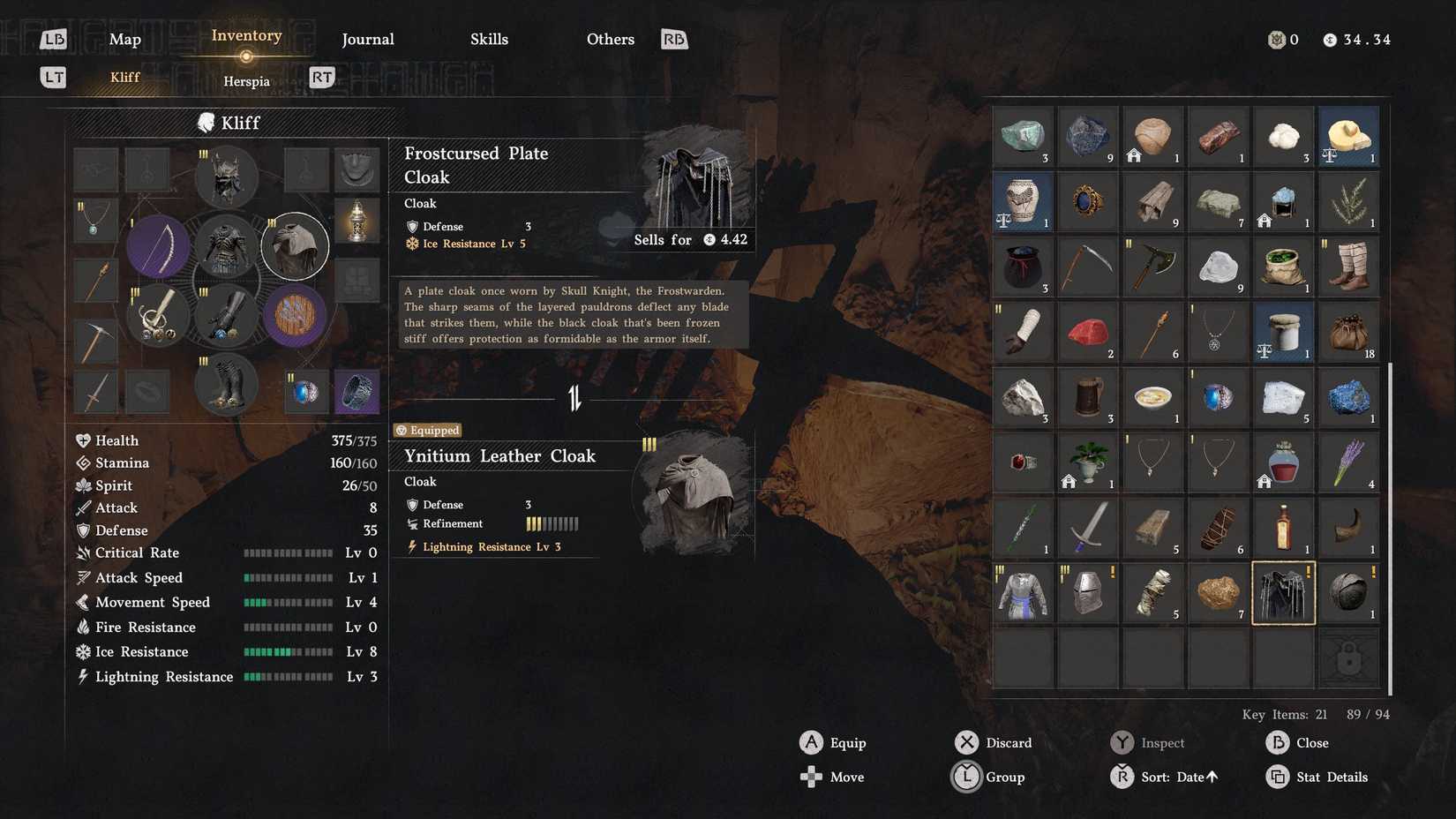Open Sort: Date options
Image resolution: width=1456 pixels, height=819 pixels.
click(1174, 777)
